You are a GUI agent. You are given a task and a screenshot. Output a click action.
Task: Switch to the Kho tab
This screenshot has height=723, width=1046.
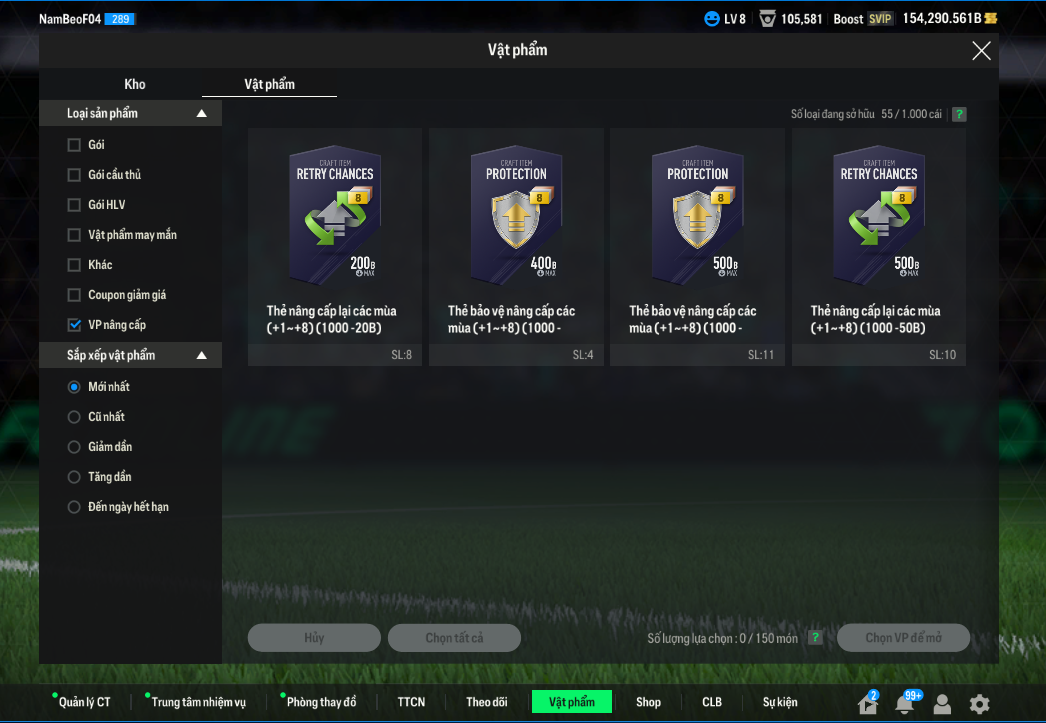click(135, 84)
